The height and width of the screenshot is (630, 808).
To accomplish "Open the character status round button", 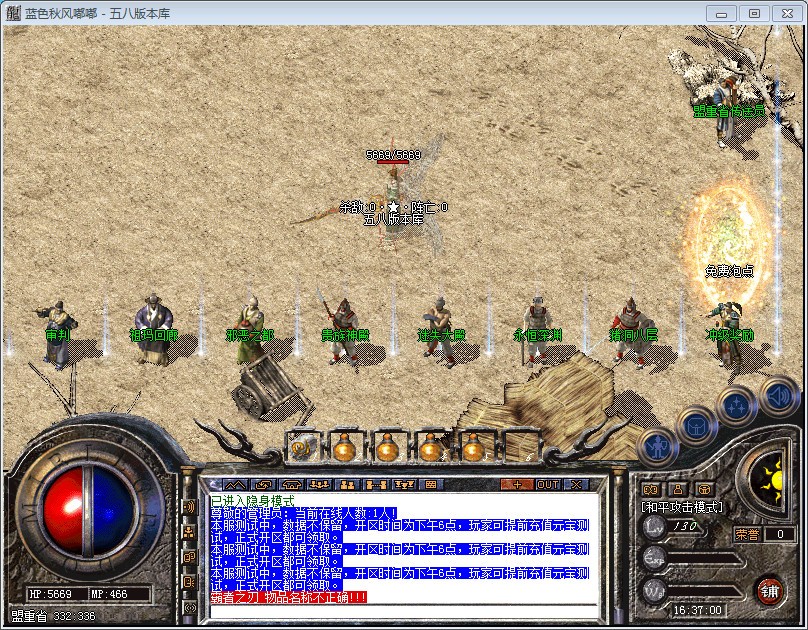I will (657, 446).
